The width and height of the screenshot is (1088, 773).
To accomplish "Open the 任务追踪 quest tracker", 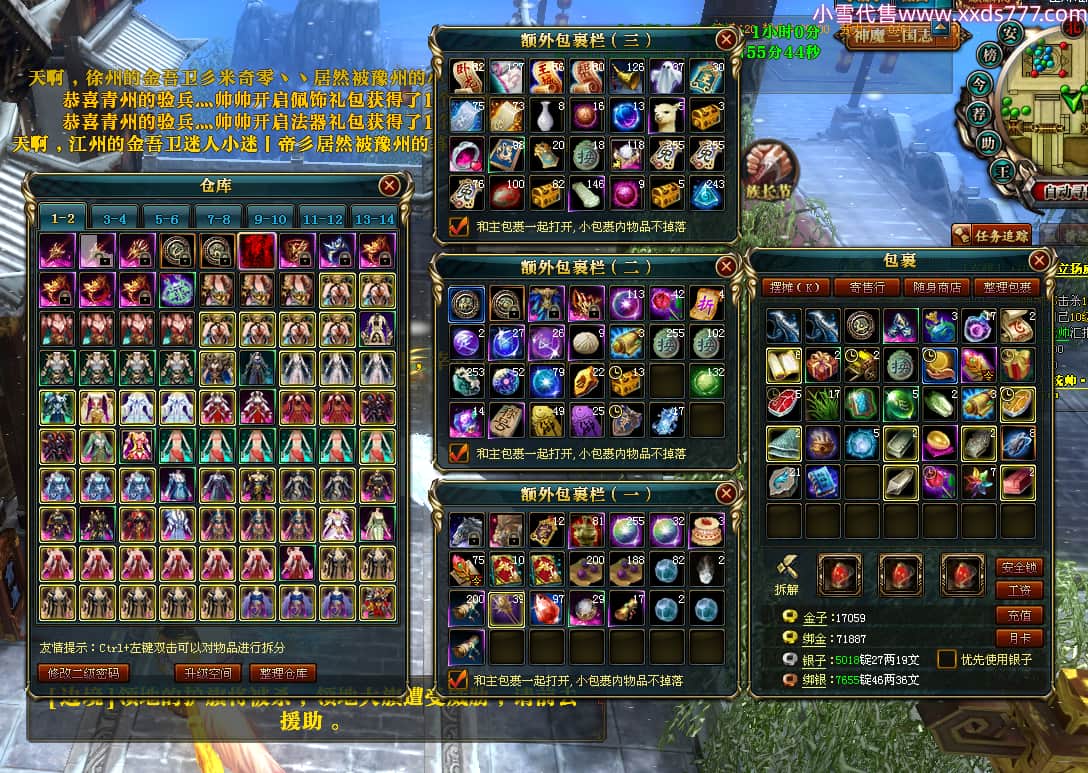I will tap(990, 235).
